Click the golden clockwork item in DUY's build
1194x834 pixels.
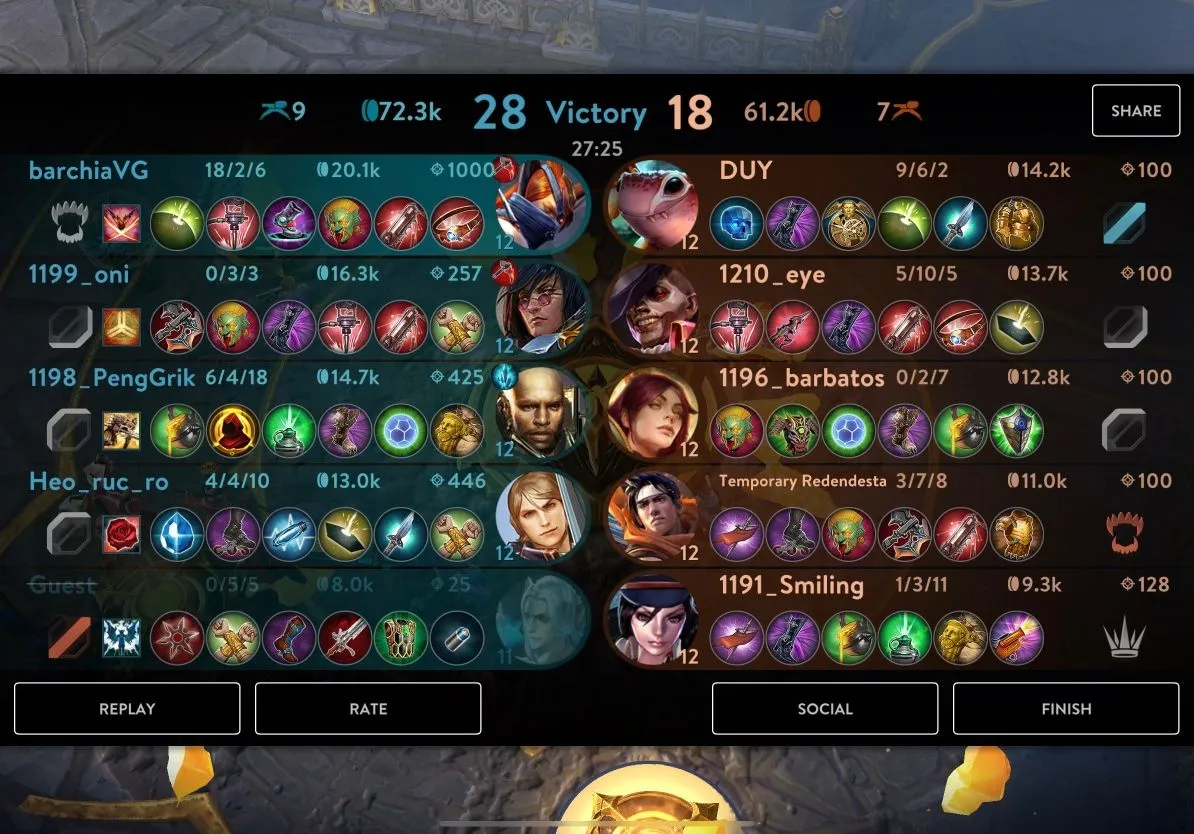[x=849, y=224]
